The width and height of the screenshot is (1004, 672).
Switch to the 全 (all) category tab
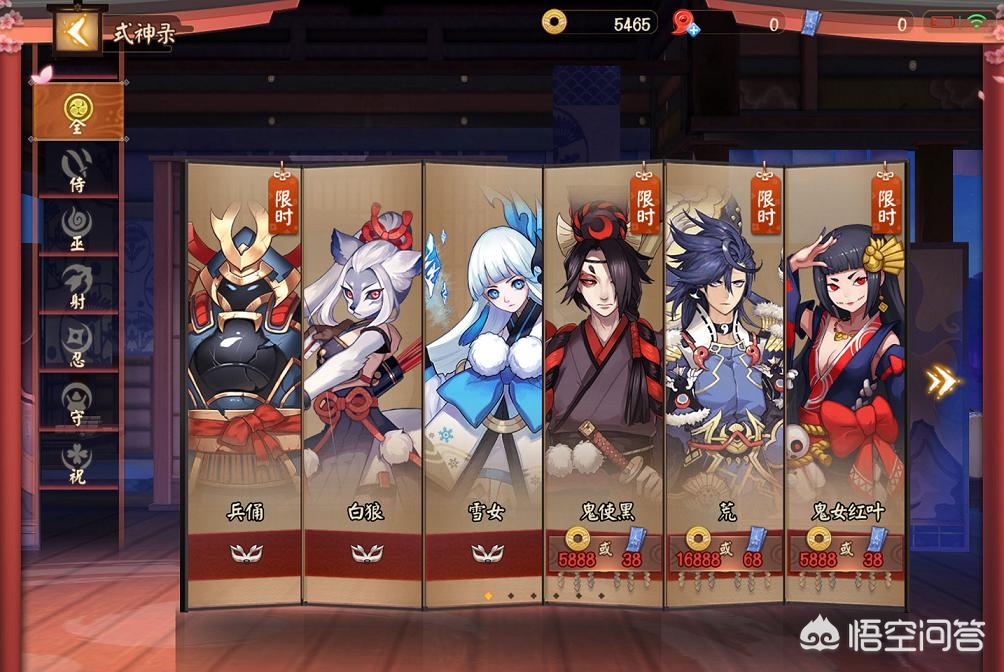[x=77, y=110]
